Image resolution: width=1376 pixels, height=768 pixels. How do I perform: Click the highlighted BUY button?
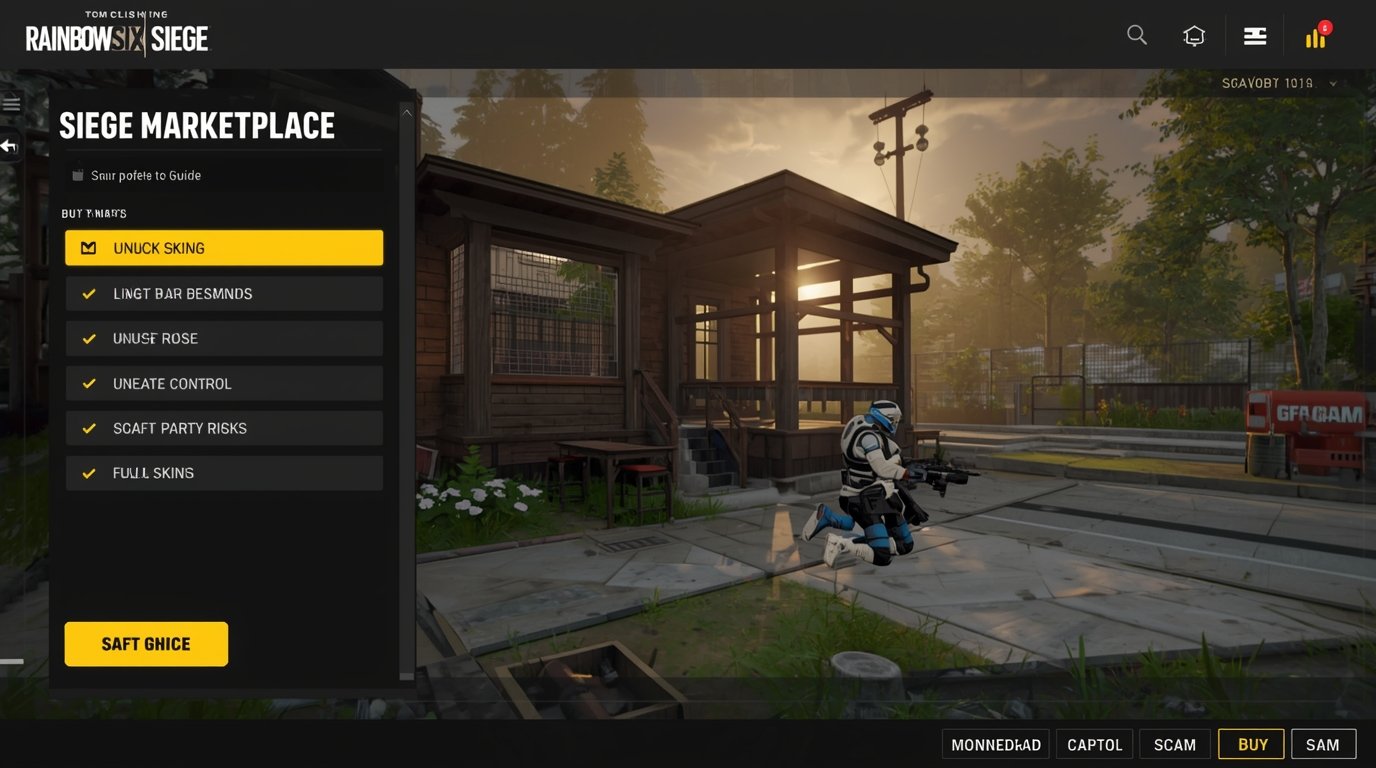[1251, 744]
